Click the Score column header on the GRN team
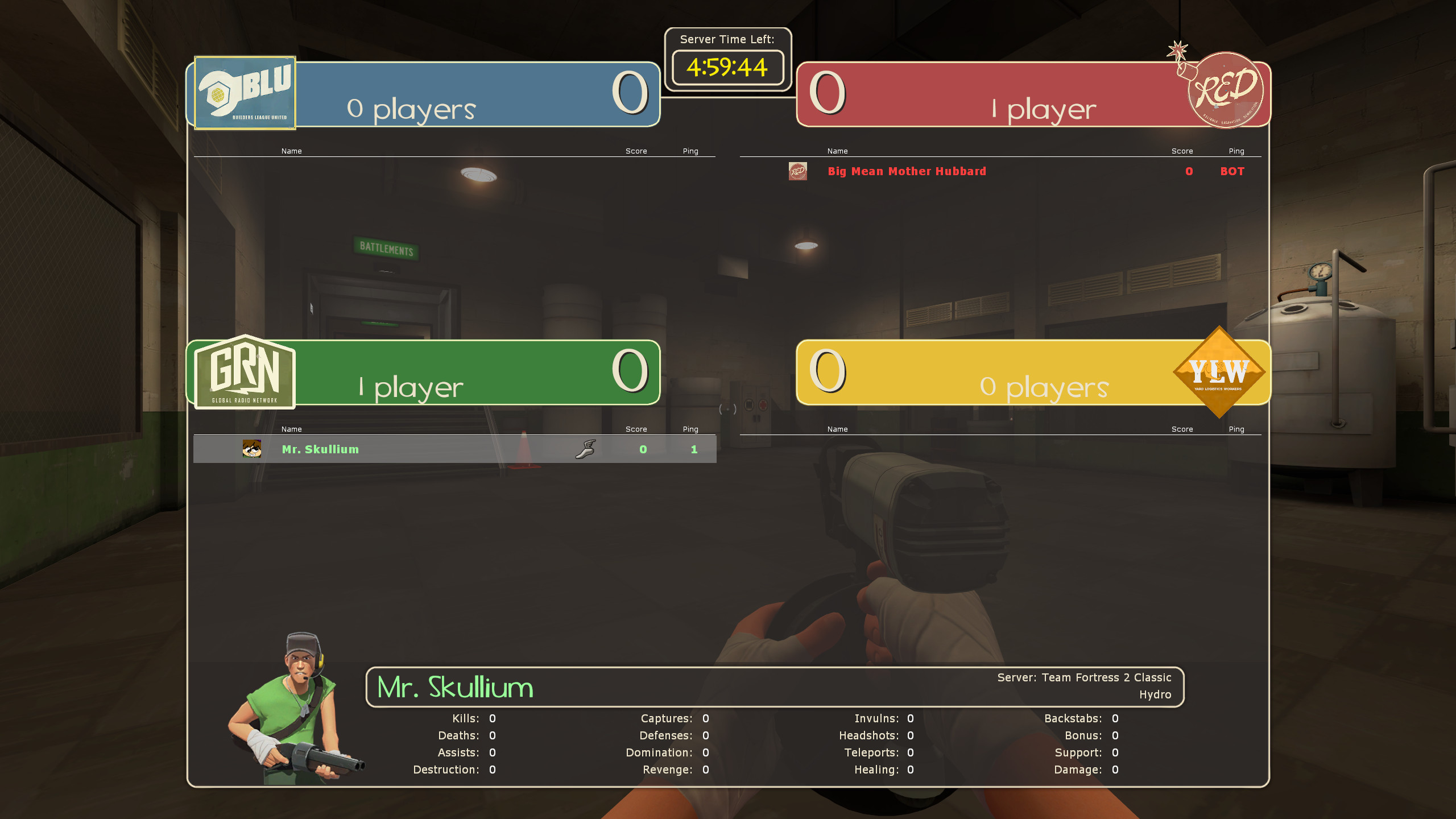Viewport: 1456px width, 819px height. click(635, 429)
